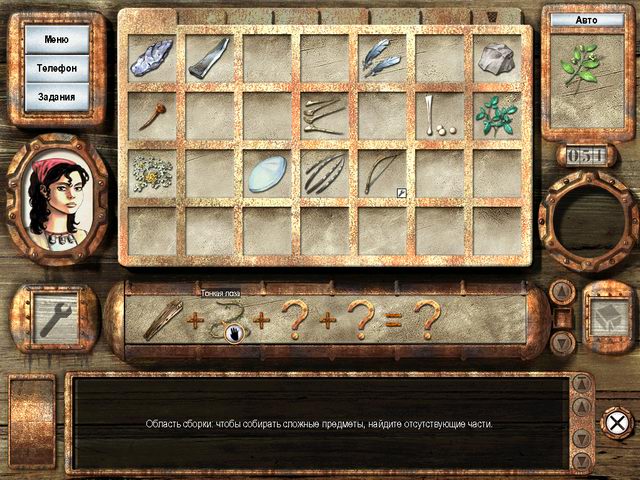The width and height of the screenshot is (640, 480).
Task: Select the grey rock item
Action: [x=495, y=58]
